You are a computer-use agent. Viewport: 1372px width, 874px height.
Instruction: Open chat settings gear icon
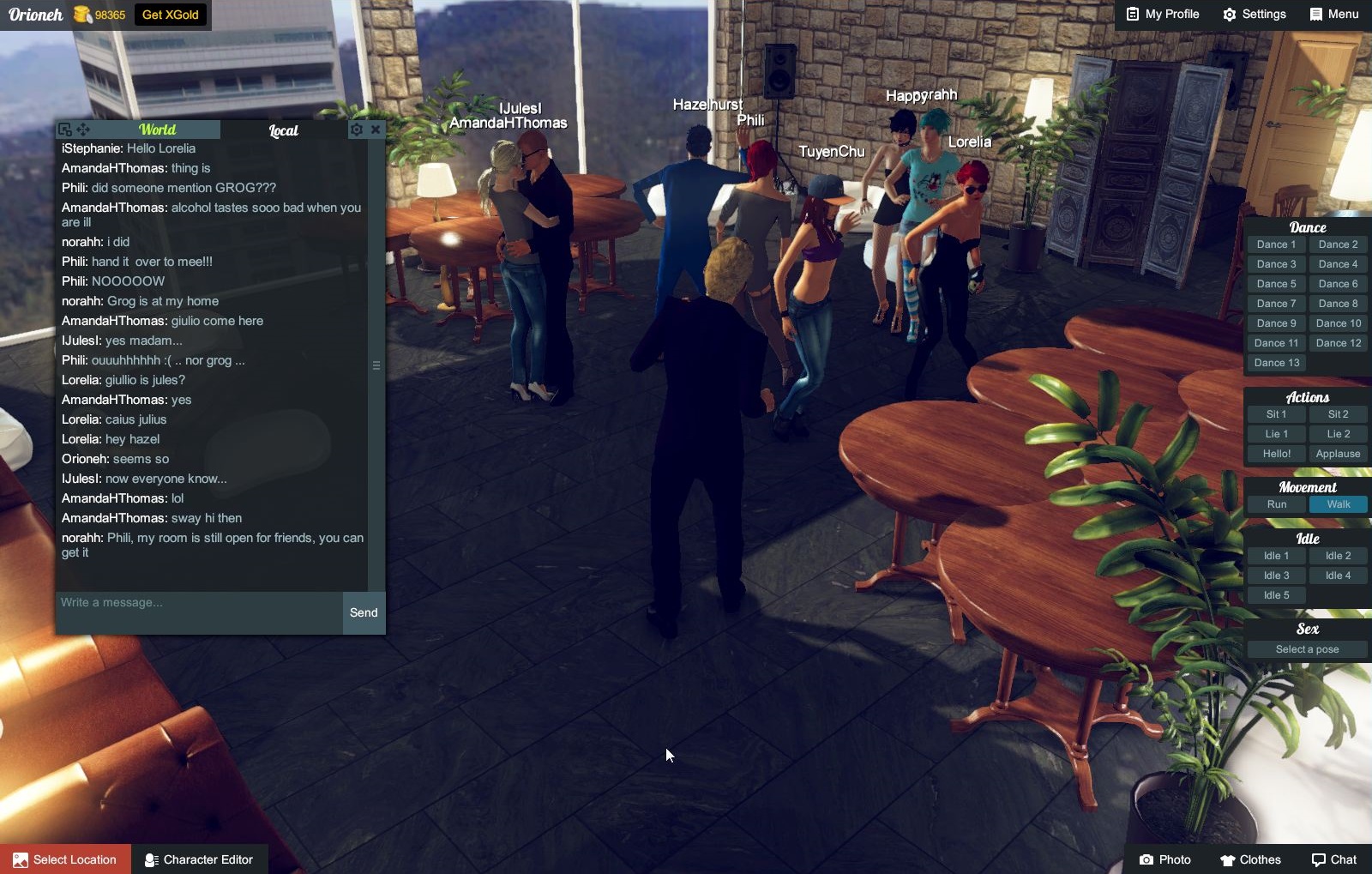pos(357,130)
